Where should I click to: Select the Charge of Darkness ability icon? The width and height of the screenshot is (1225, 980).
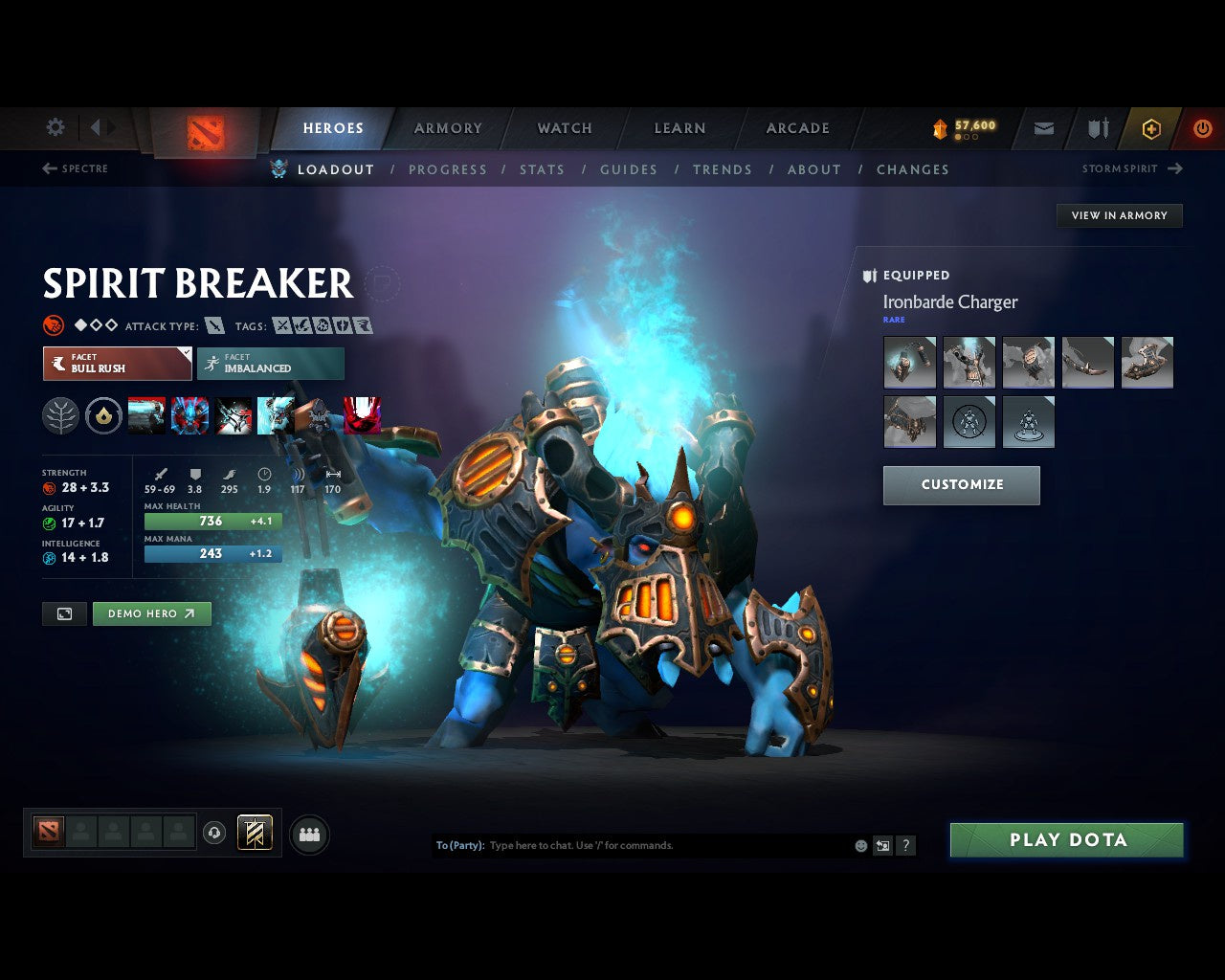pyautogui.click(x=146, y=415)
